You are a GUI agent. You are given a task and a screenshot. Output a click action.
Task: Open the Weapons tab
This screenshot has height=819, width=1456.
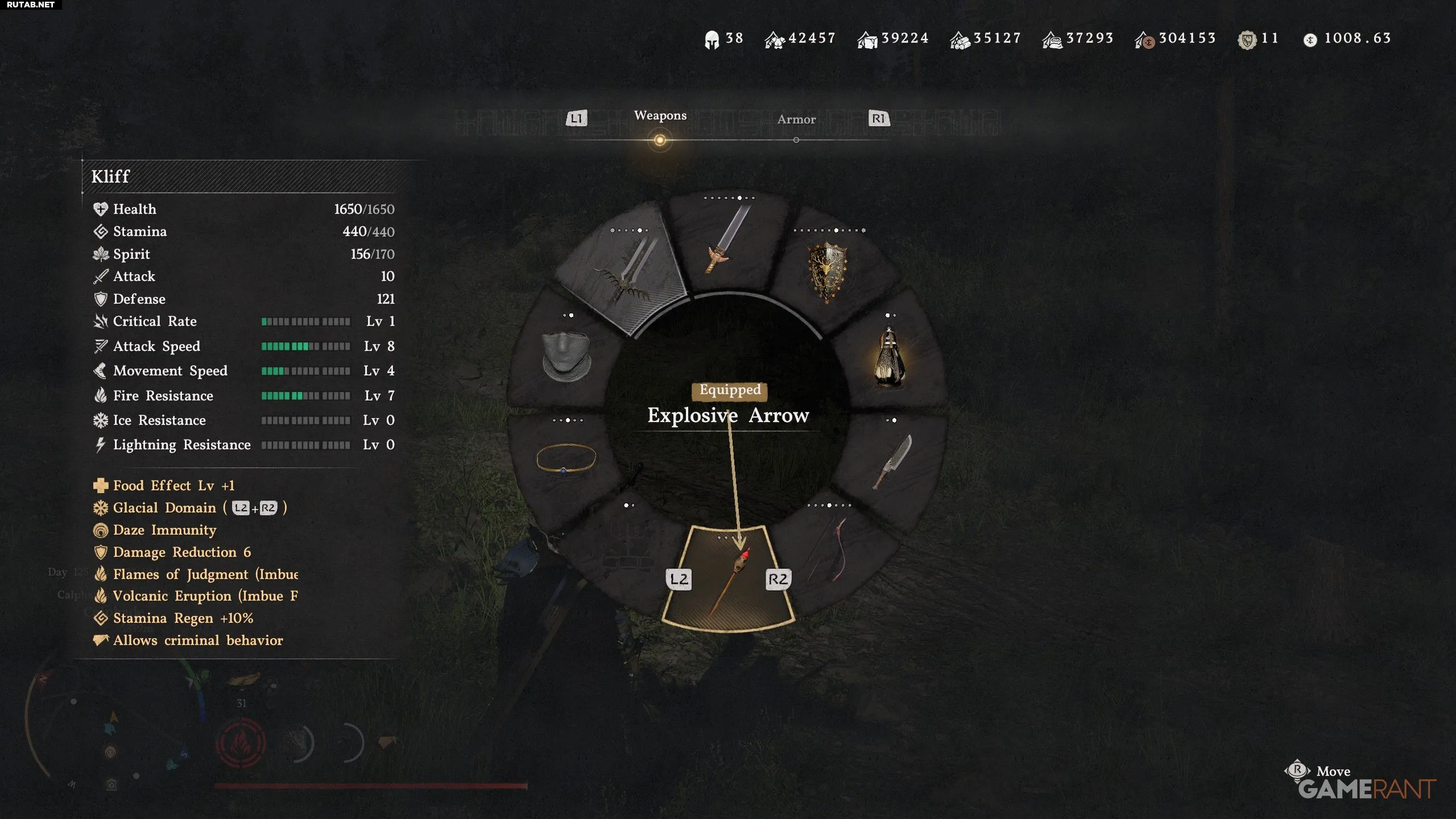(x=660, y=116)
